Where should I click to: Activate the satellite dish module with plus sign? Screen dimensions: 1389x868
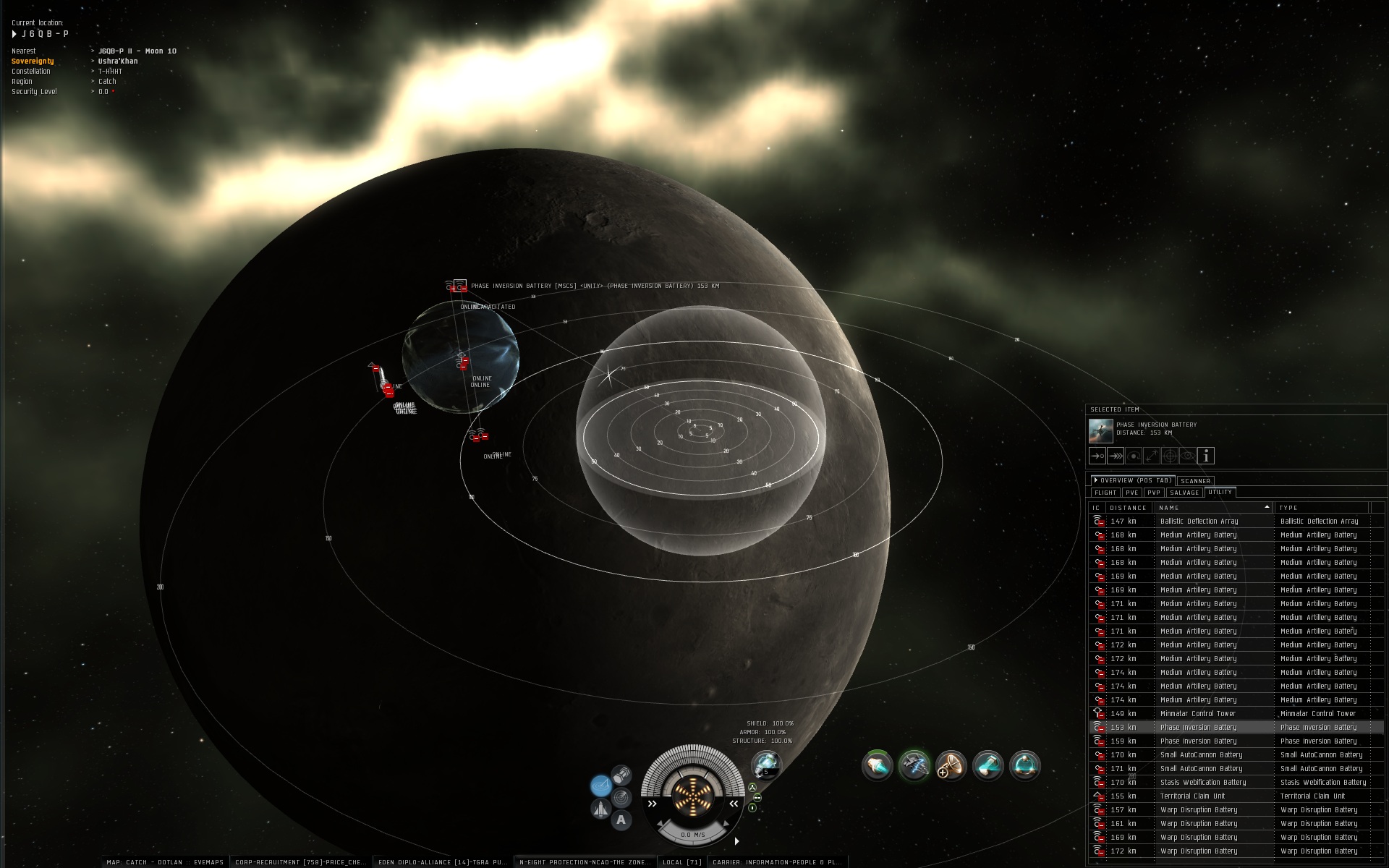(x=951, y=765)
